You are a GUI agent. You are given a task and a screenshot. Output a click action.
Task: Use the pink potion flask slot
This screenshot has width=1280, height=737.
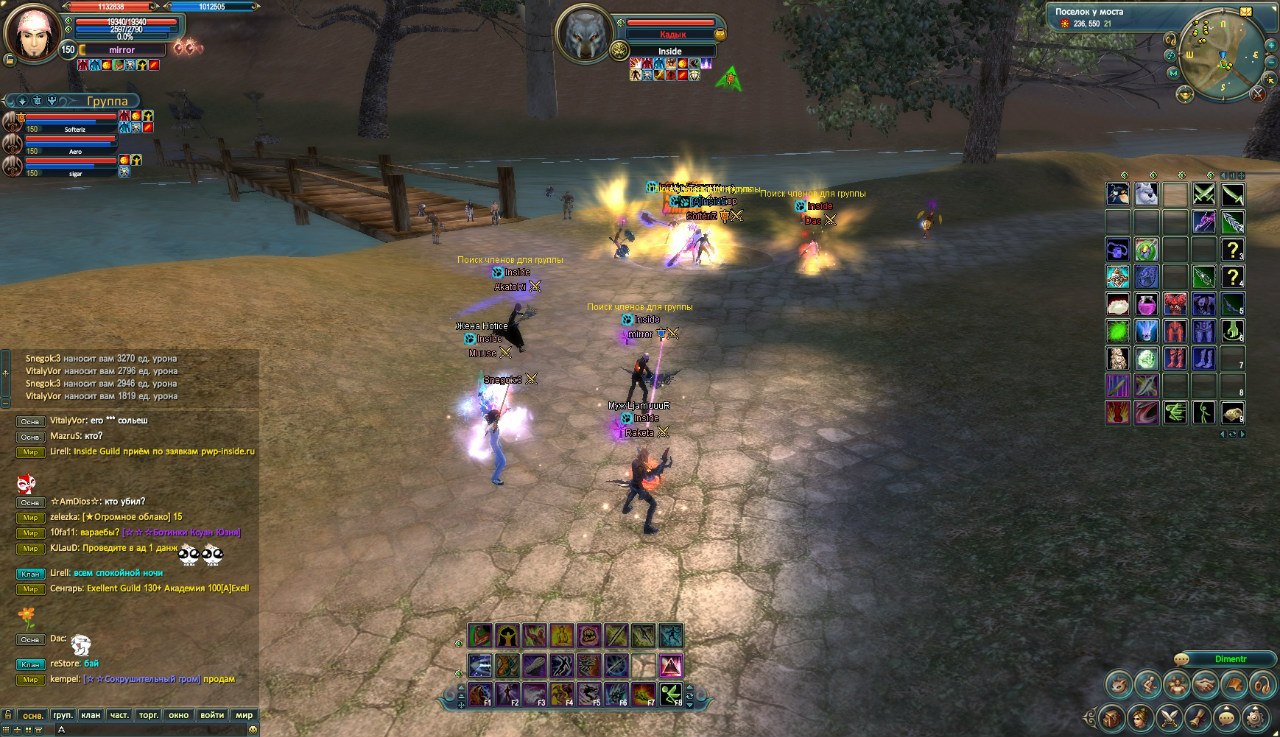pos(1146,304)
